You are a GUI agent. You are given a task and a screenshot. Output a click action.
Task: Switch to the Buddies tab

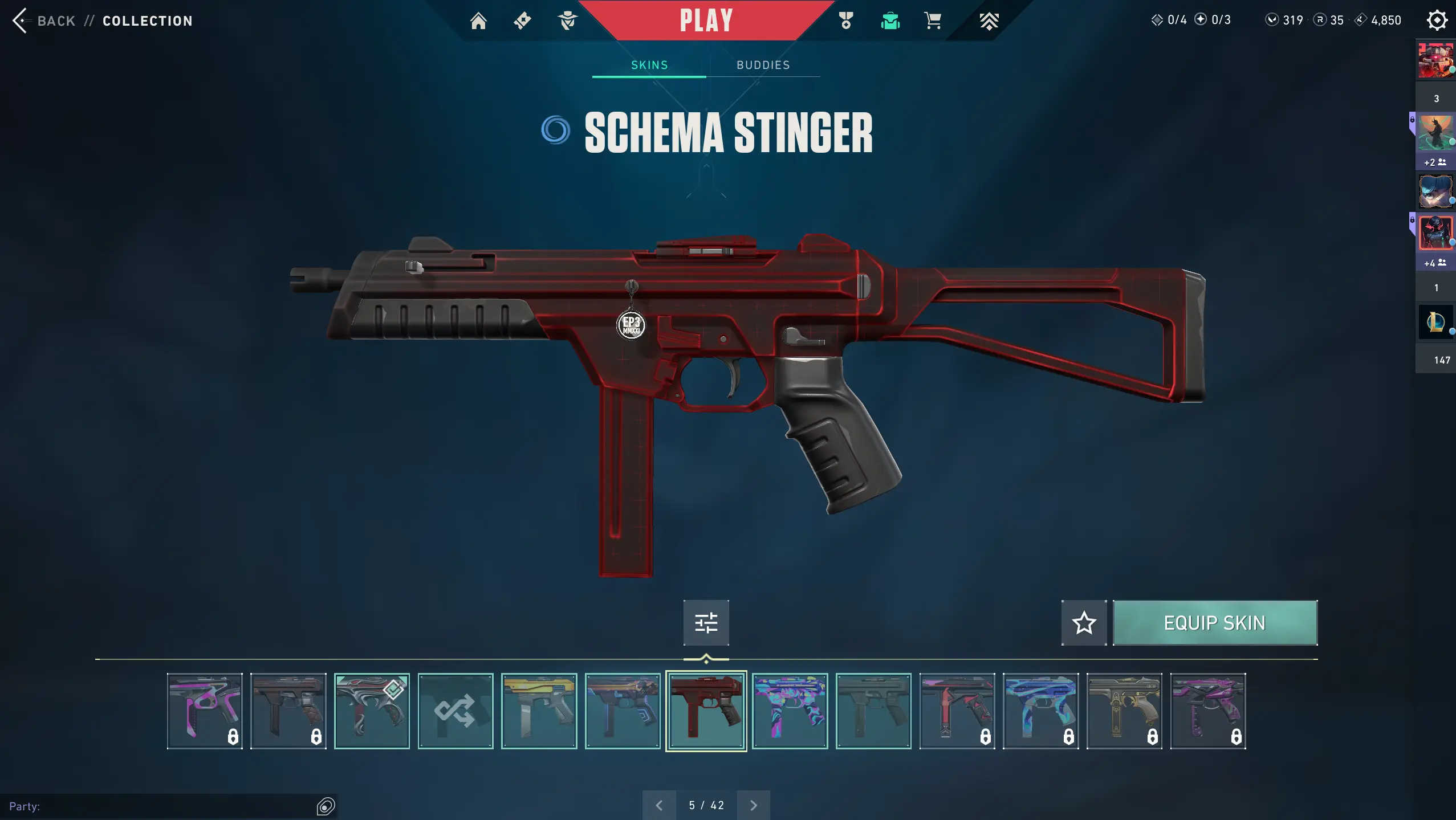tap(763, 65)
